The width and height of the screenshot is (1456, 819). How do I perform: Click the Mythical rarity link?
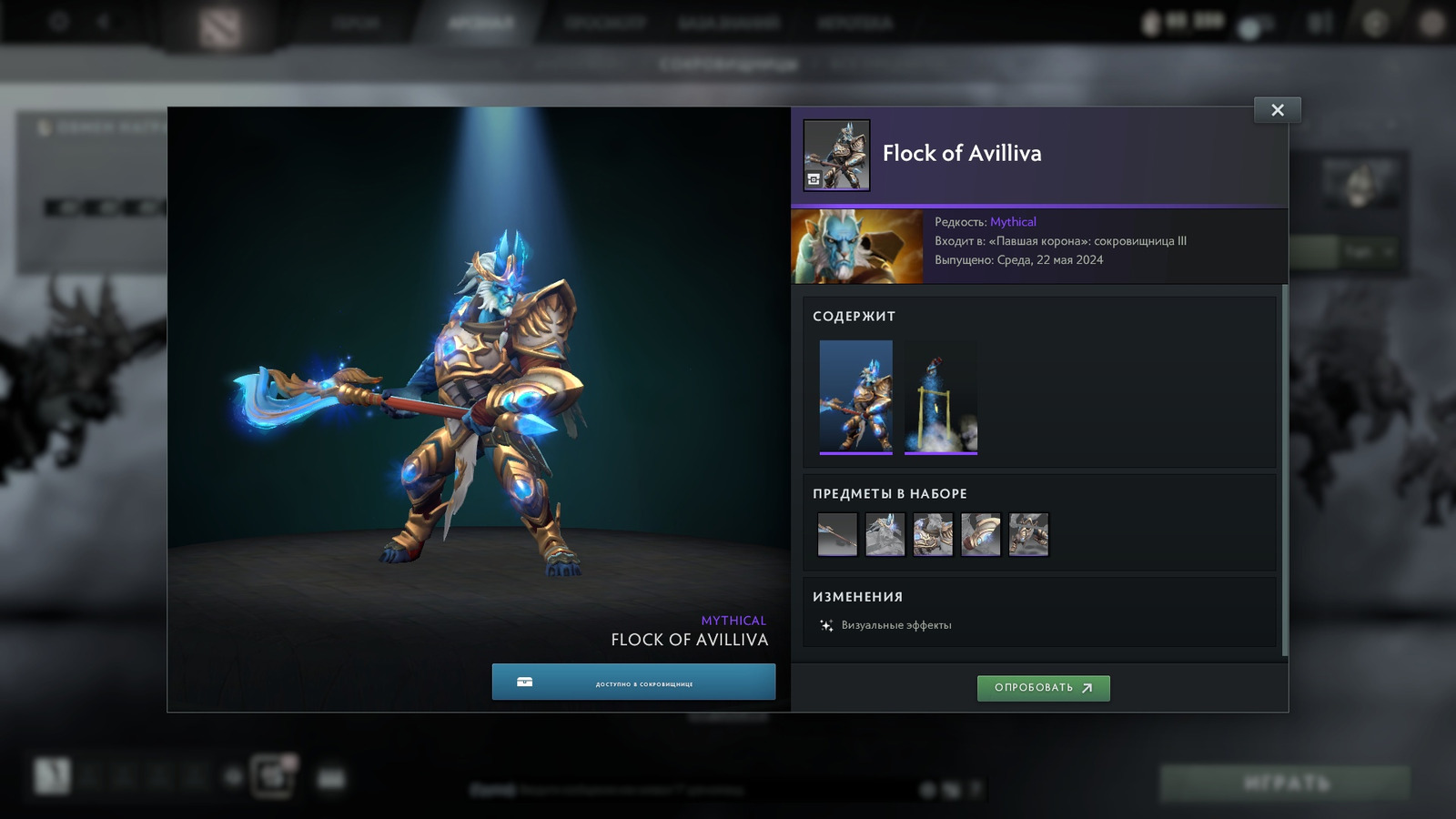pos(1015,221)
